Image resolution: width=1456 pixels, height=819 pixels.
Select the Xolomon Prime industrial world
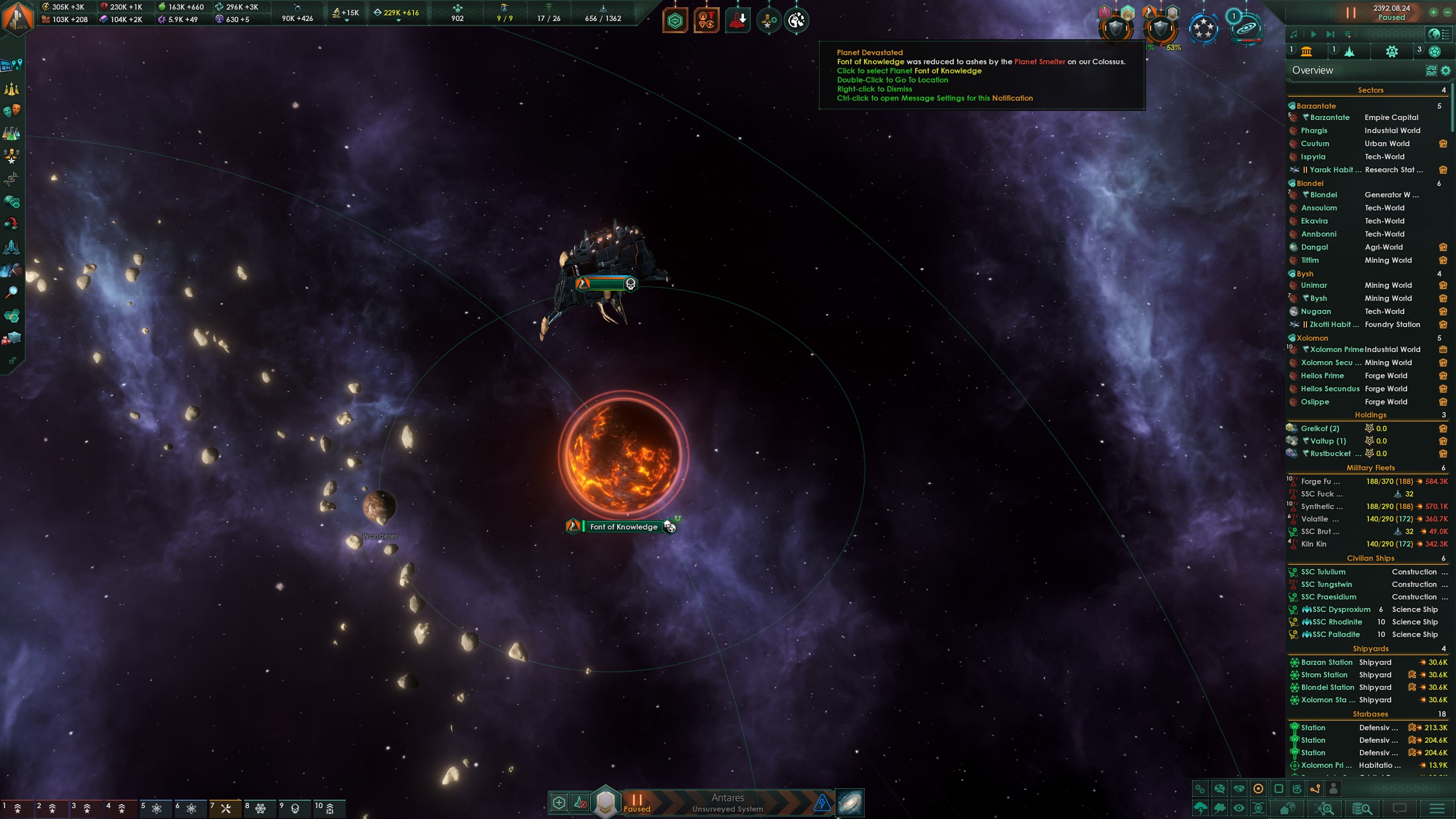(1337, 350)
